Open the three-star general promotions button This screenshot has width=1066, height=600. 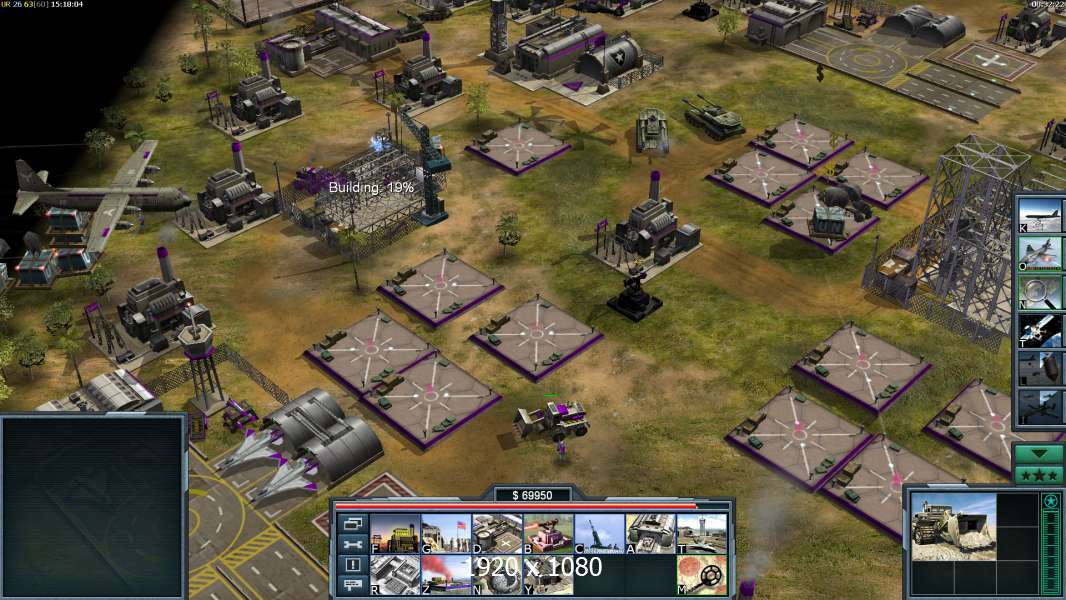pos(1039,474)
